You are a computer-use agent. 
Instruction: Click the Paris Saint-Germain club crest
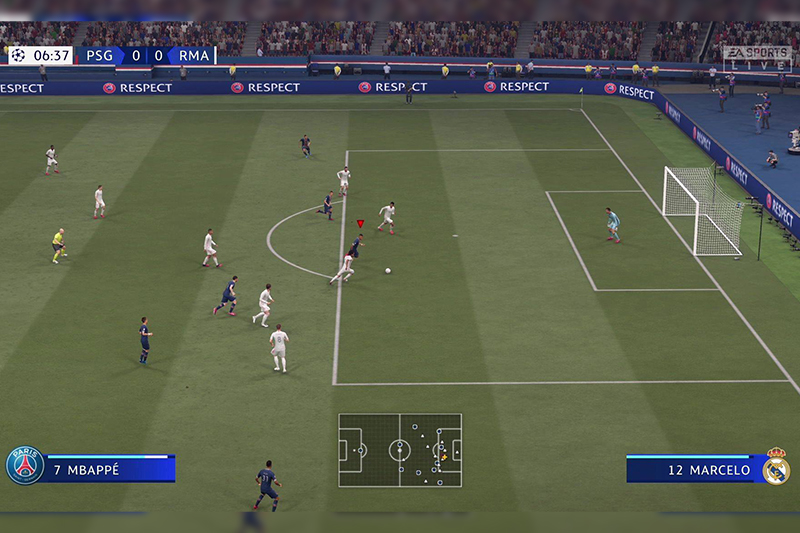click(x=25, y=465)
